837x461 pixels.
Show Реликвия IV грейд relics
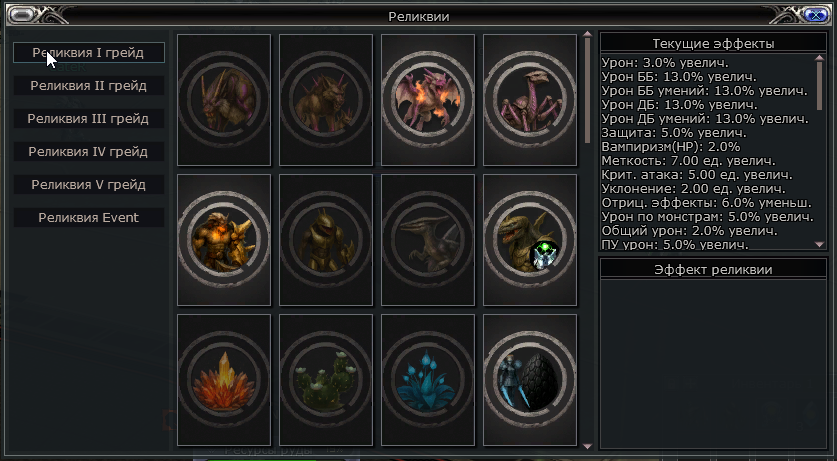point(89,152)
